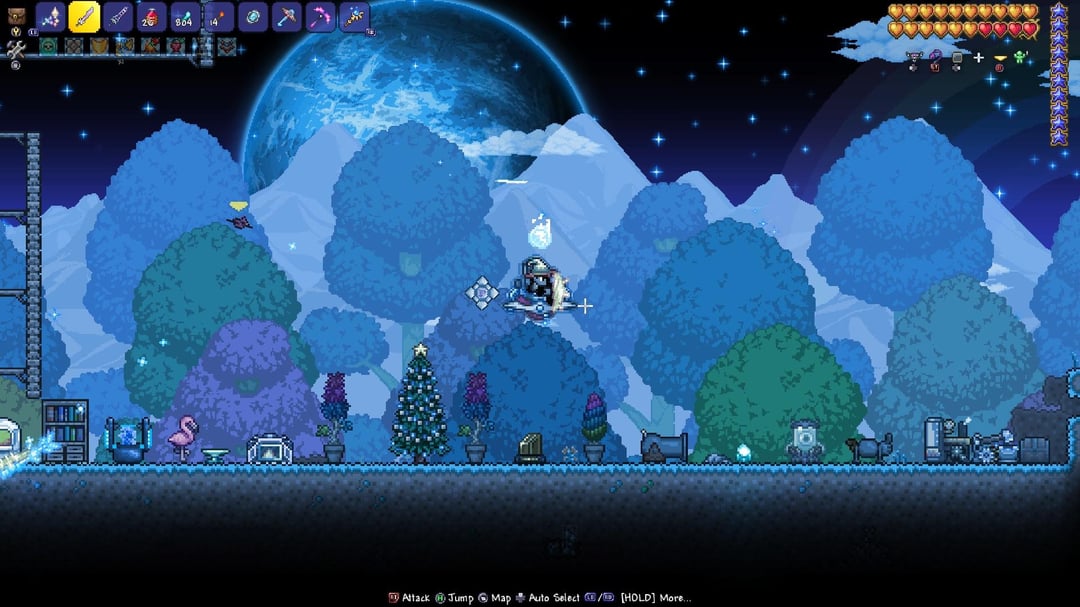Image resolution: width=1080 pixels, height=607 pixels.
Task: Click the green figure icon
Action: pos(1020,58)
